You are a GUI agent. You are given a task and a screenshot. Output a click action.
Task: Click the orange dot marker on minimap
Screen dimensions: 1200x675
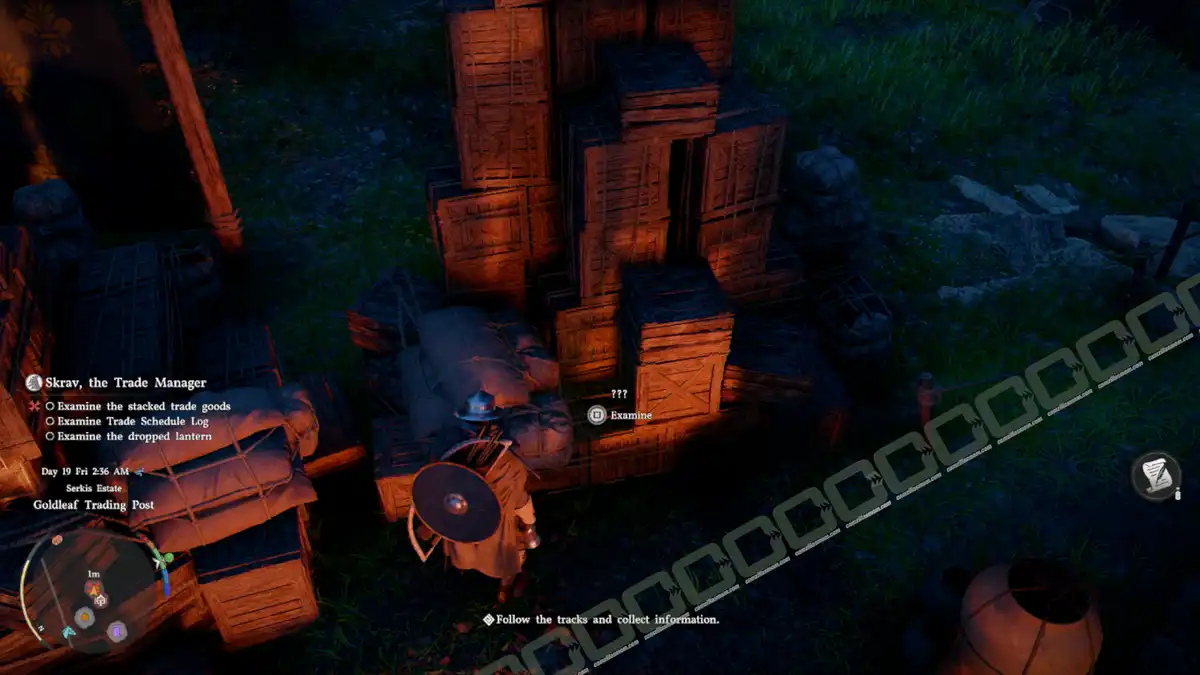(x=86, y=617)
